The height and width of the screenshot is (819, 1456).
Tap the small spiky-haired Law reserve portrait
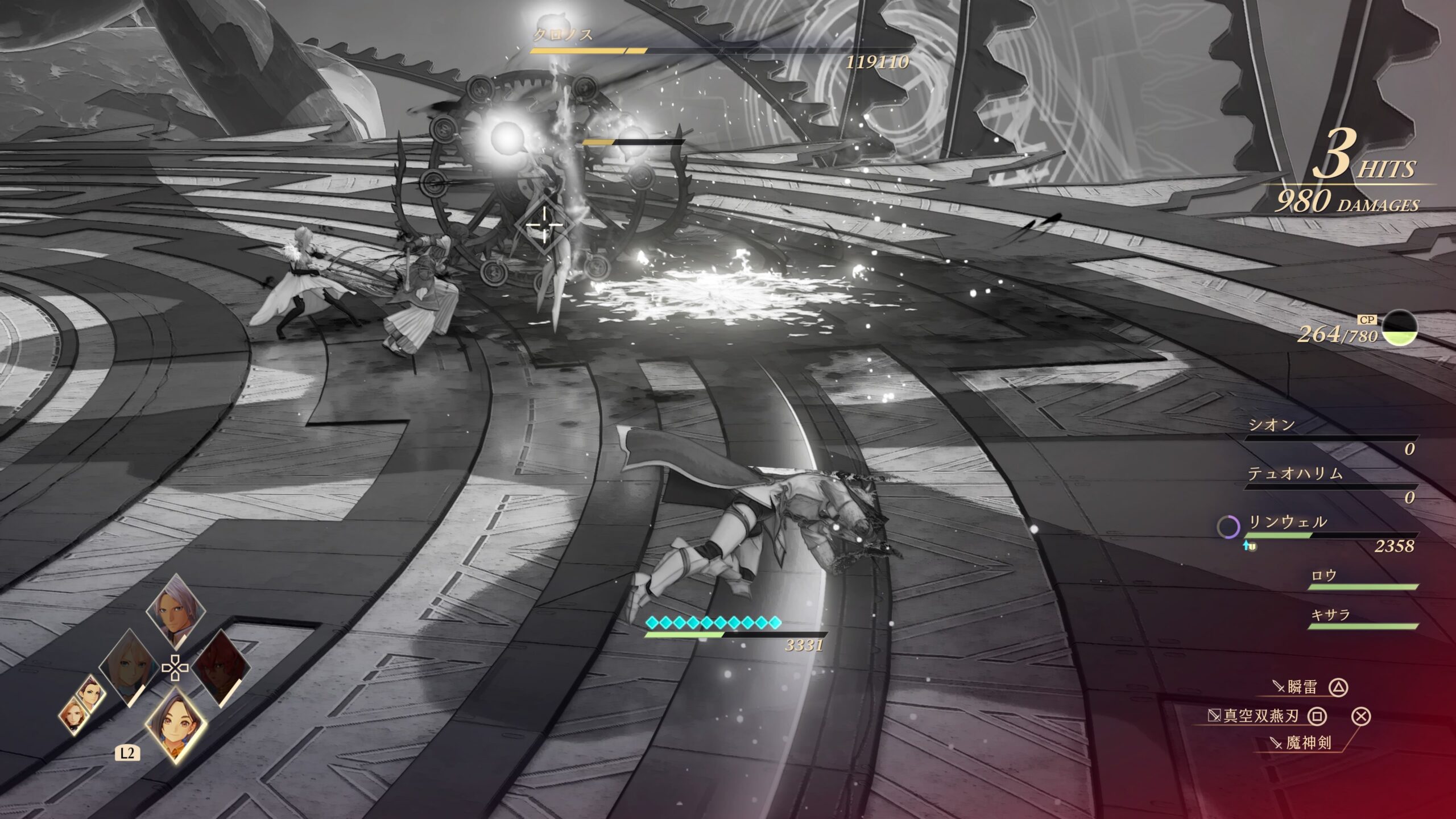[90, 694]
